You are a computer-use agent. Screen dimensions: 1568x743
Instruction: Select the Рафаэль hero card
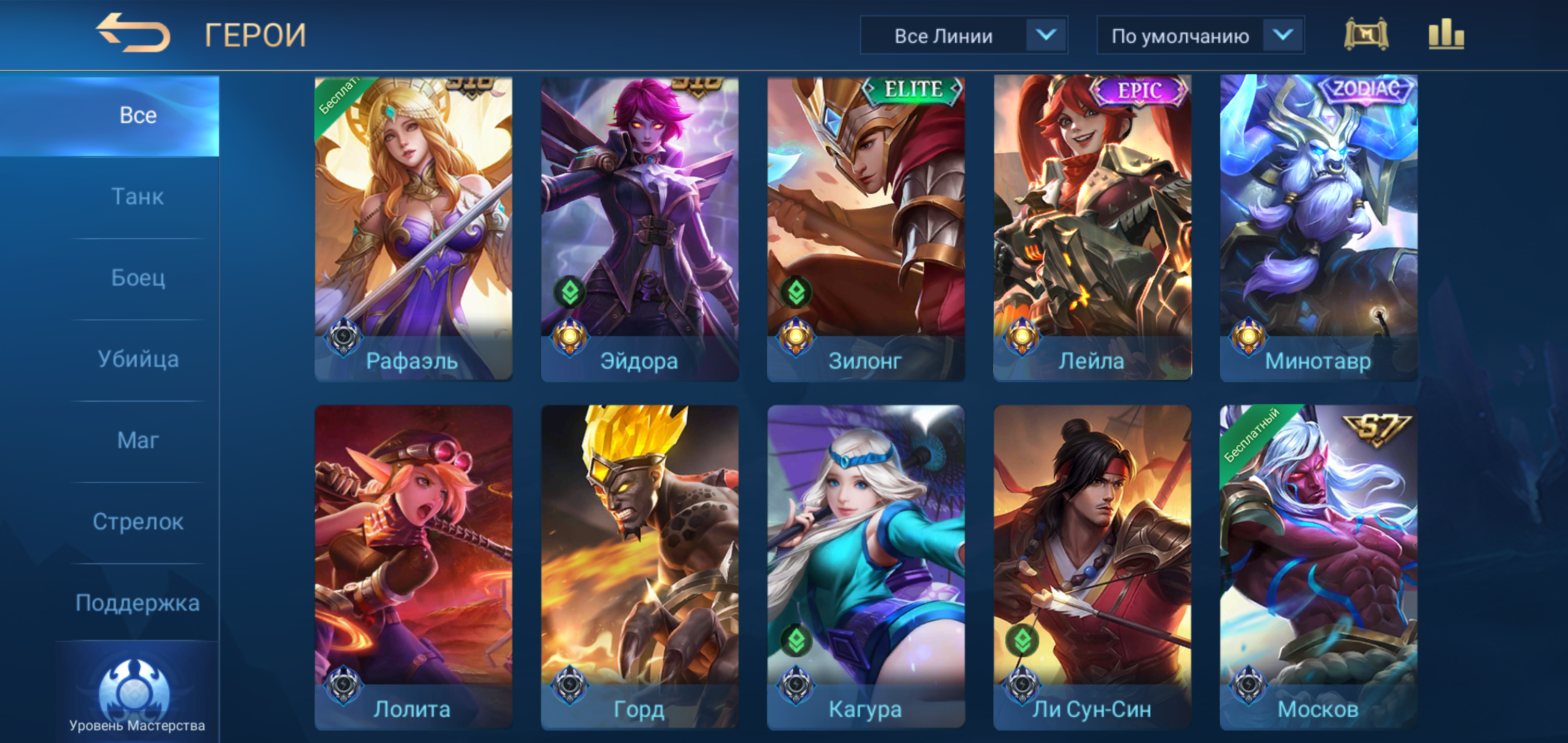pos(413,229)
